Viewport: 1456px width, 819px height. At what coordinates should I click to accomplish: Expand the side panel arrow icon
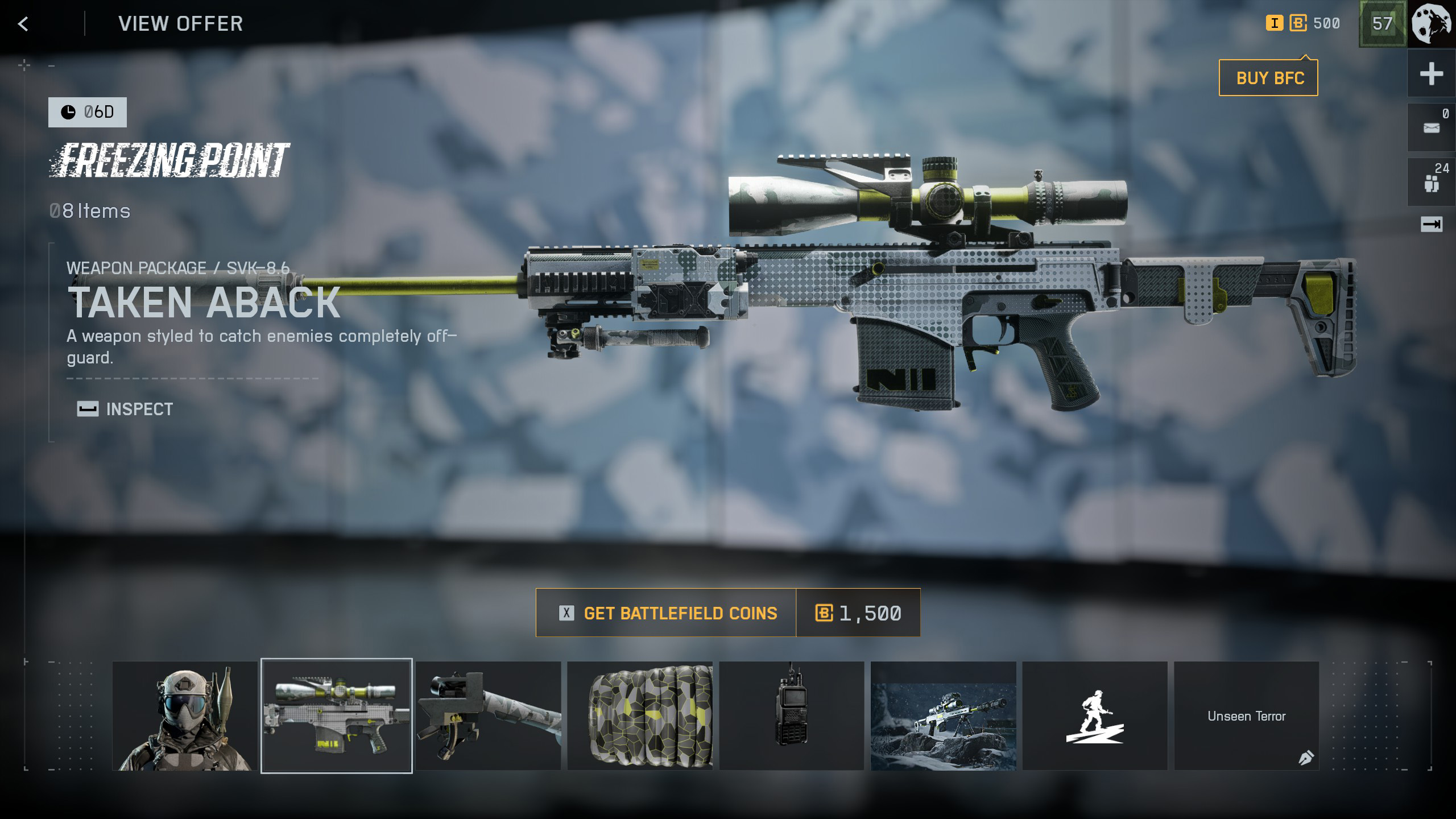1431,225
